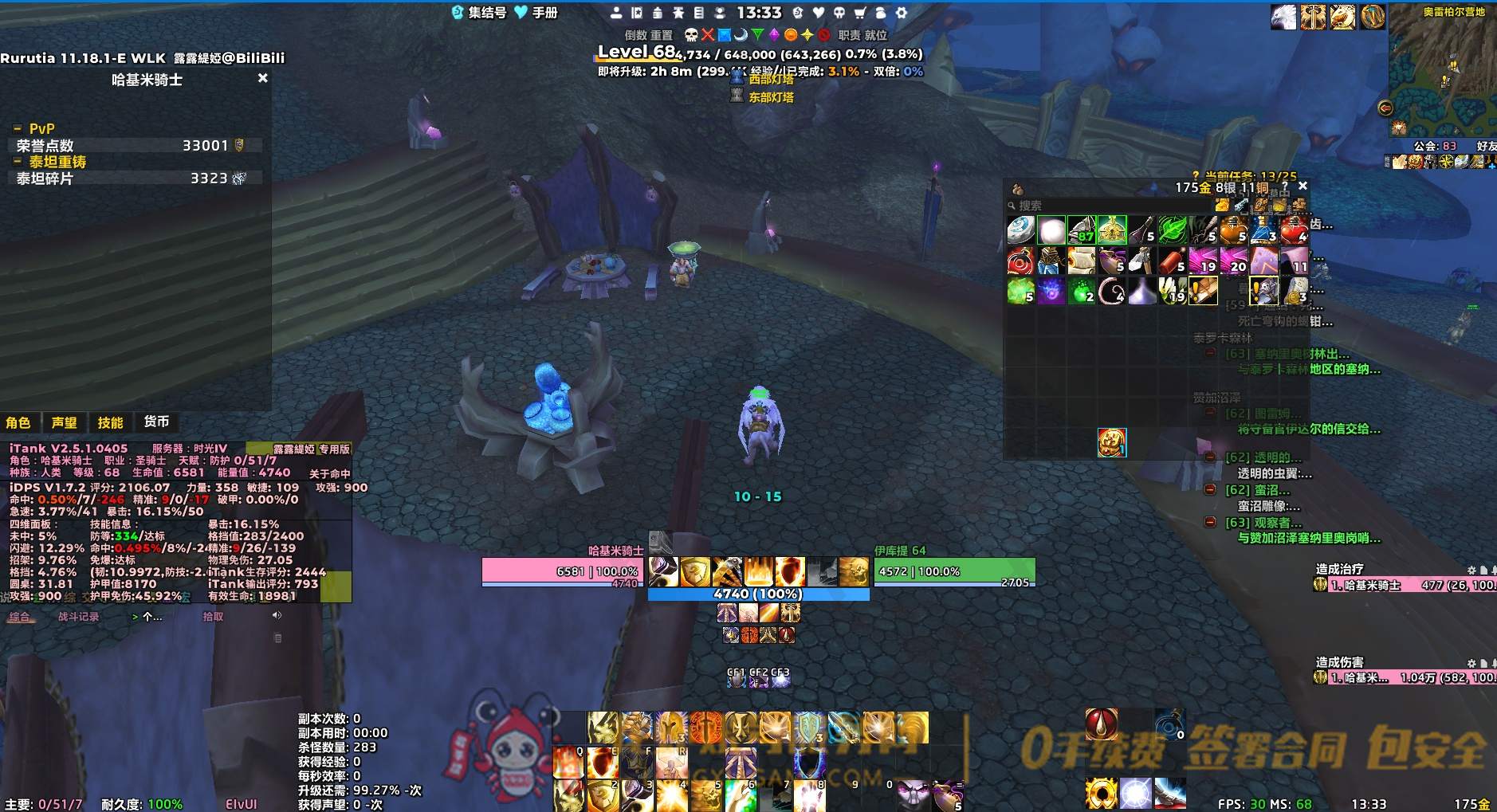Use the hearthstone in the bag
Image resolution: width=1497 pixels, height=812 pixels.
tap(1020, 230)
